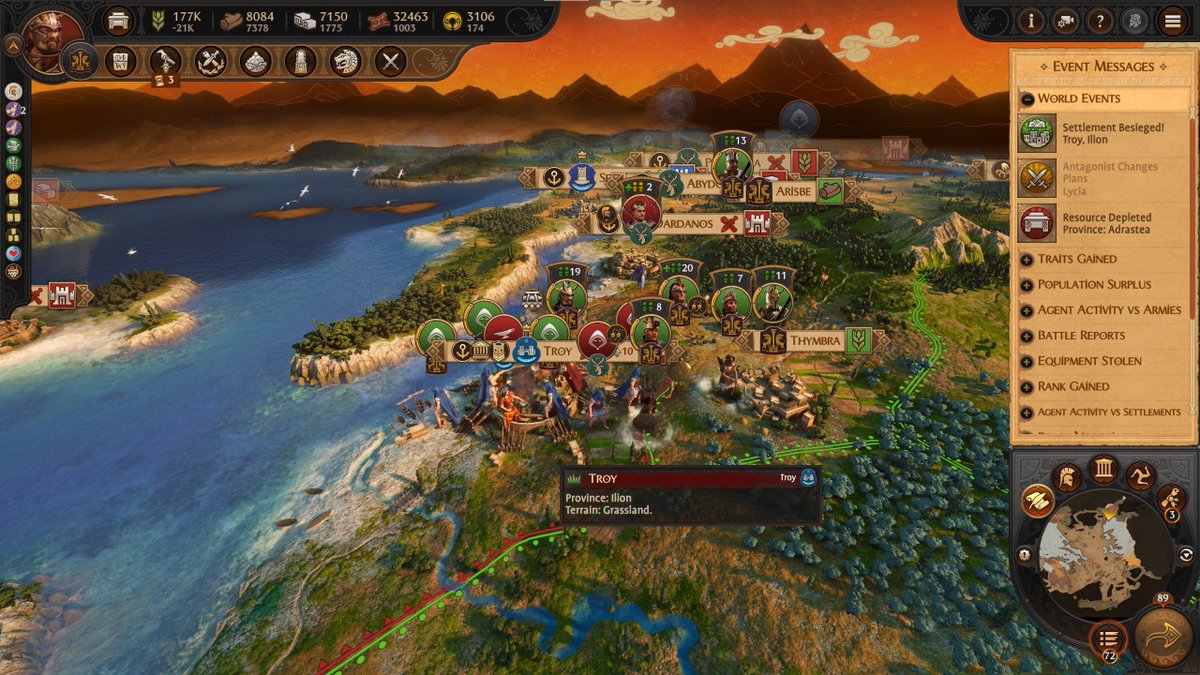Open the horse head icon panel

(345, 62)
